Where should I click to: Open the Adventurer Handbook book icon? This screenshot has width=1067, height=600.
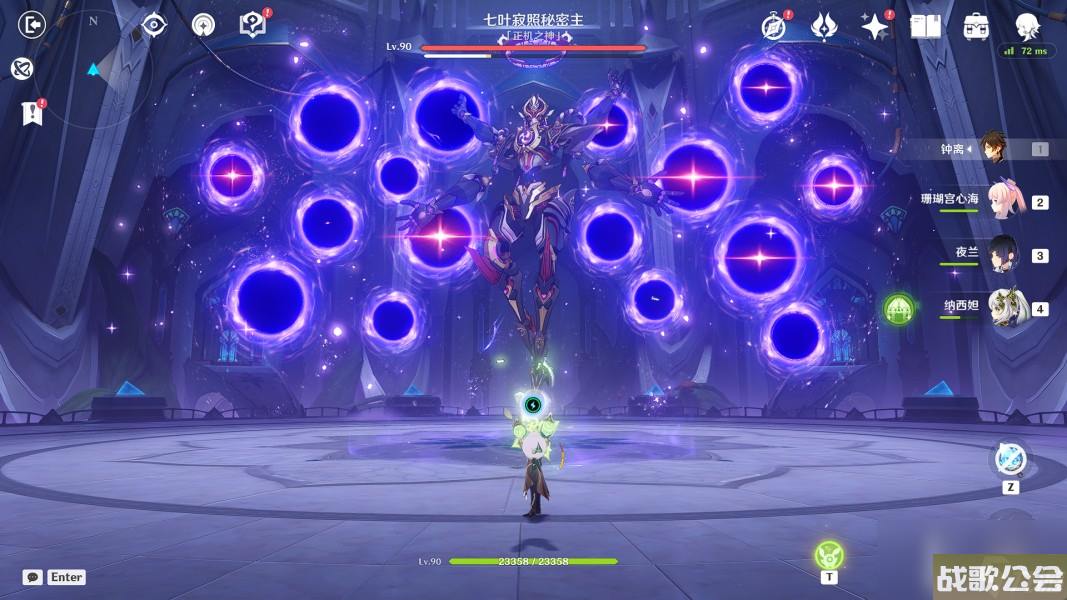(926, 27)
